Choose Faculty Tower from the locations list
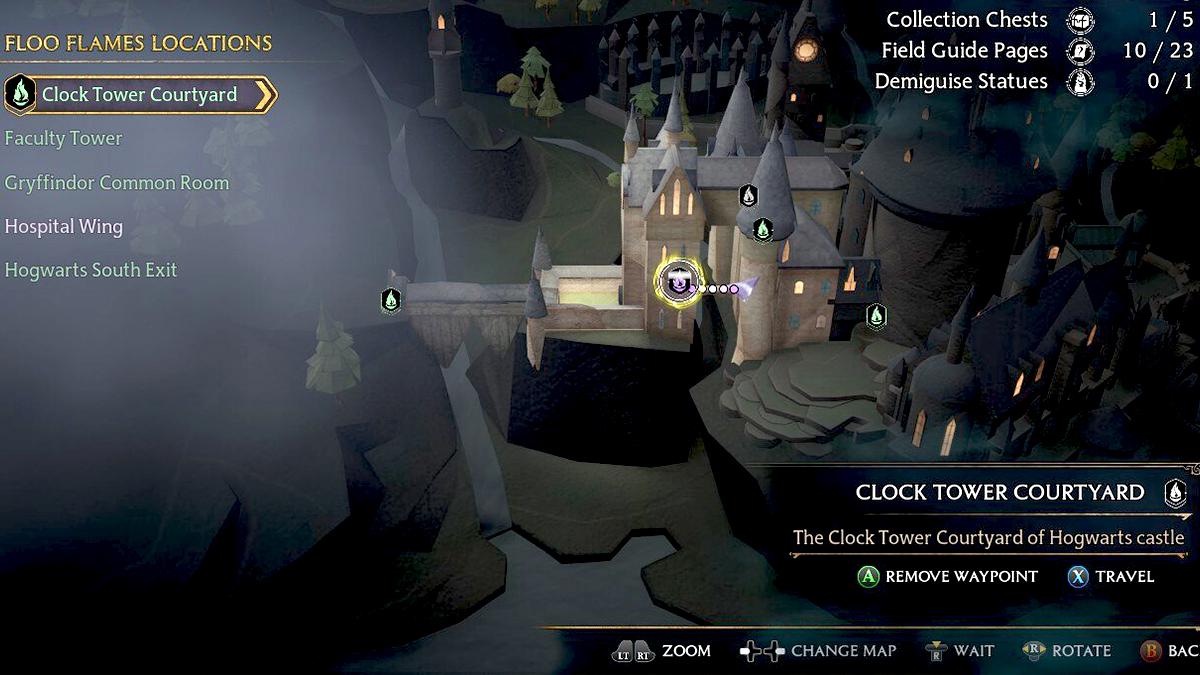 [63, 139]
